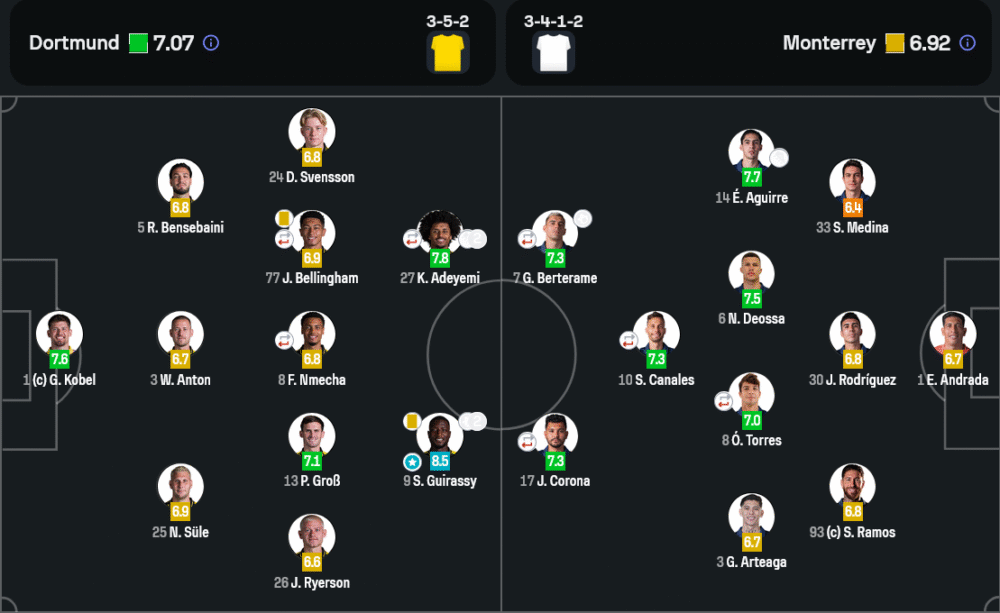Image resolution: width=1000 pixels, height=613 pixels.
Task: Open J. Corona's player card
Action: pos(555,436)
